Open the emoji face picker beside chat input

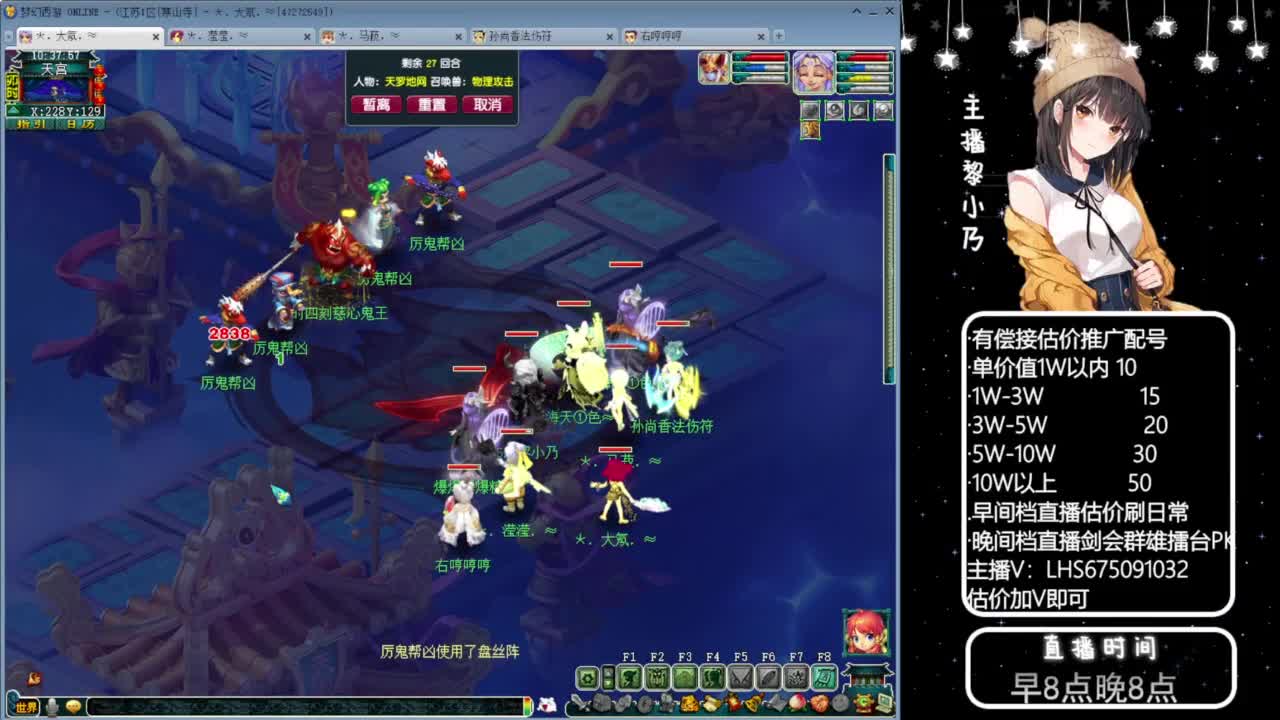coord(73,706)
